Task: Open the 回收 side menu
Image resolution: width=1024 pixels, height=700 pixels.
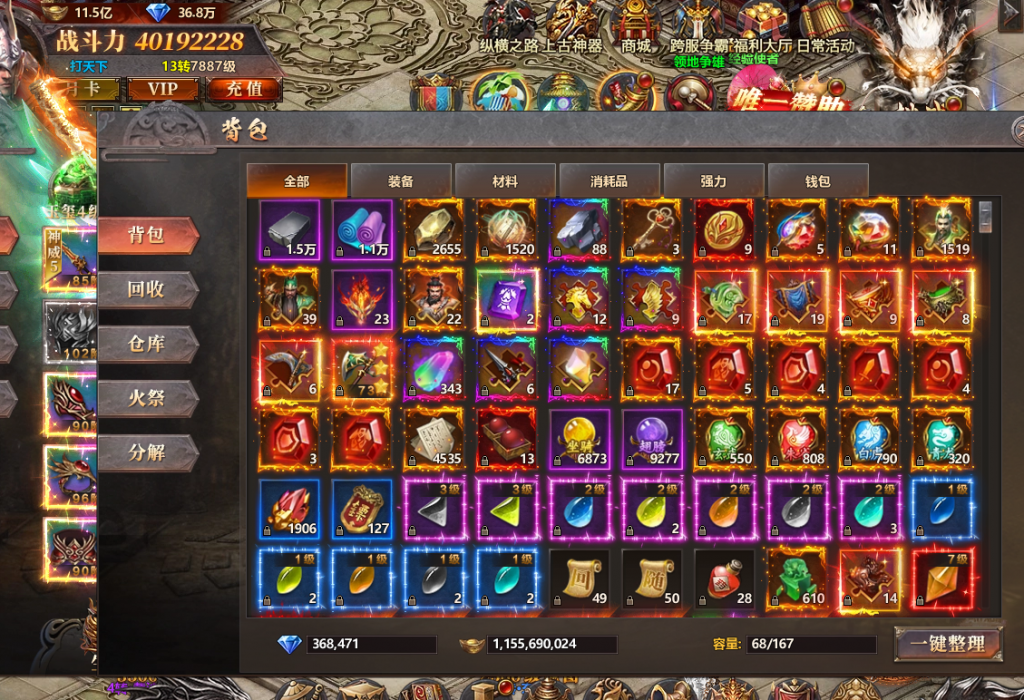Action: (x=147, y=289)
